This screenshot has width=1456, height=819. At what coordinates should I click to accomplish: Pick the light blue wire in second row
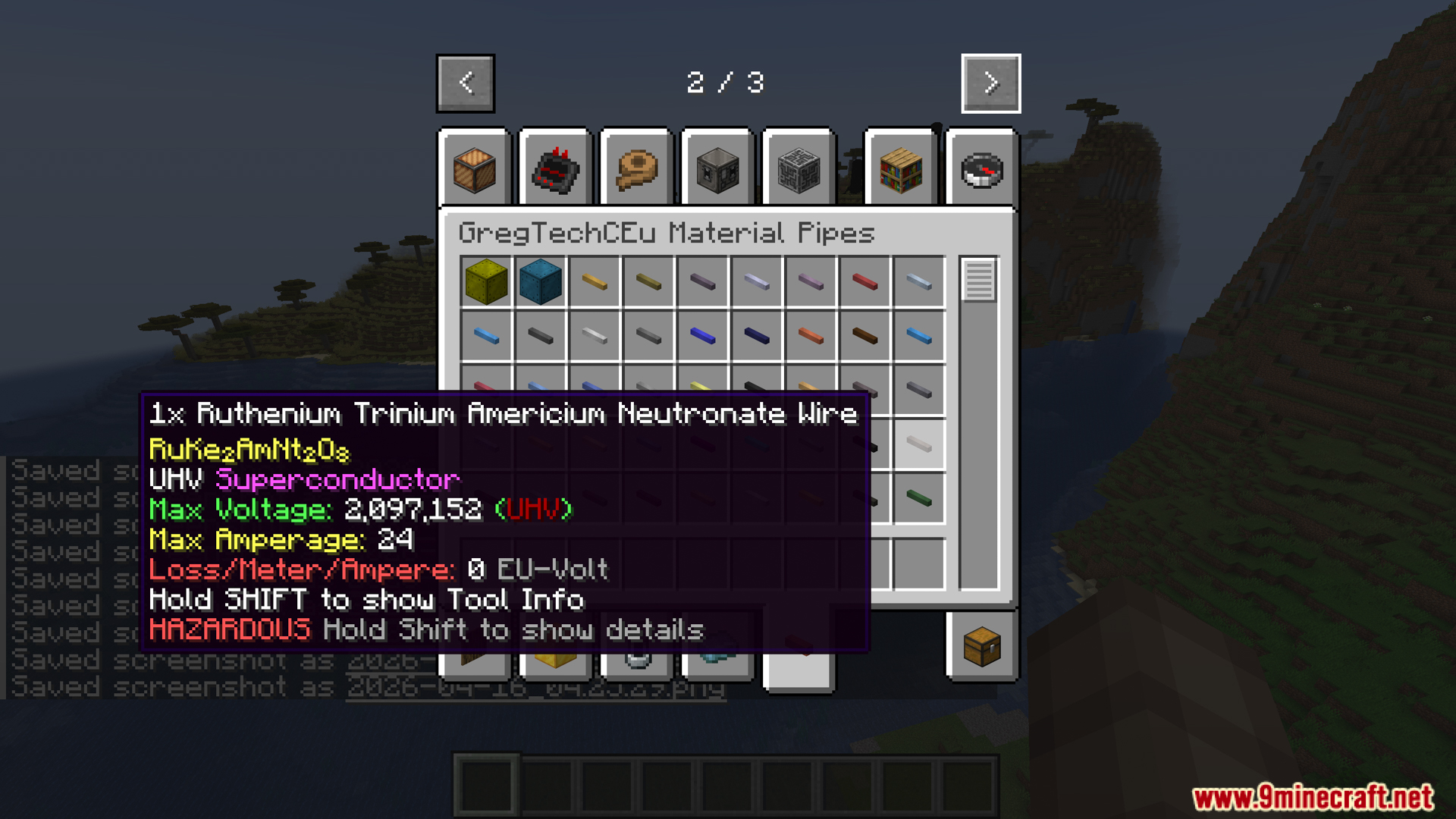[486, 336]
